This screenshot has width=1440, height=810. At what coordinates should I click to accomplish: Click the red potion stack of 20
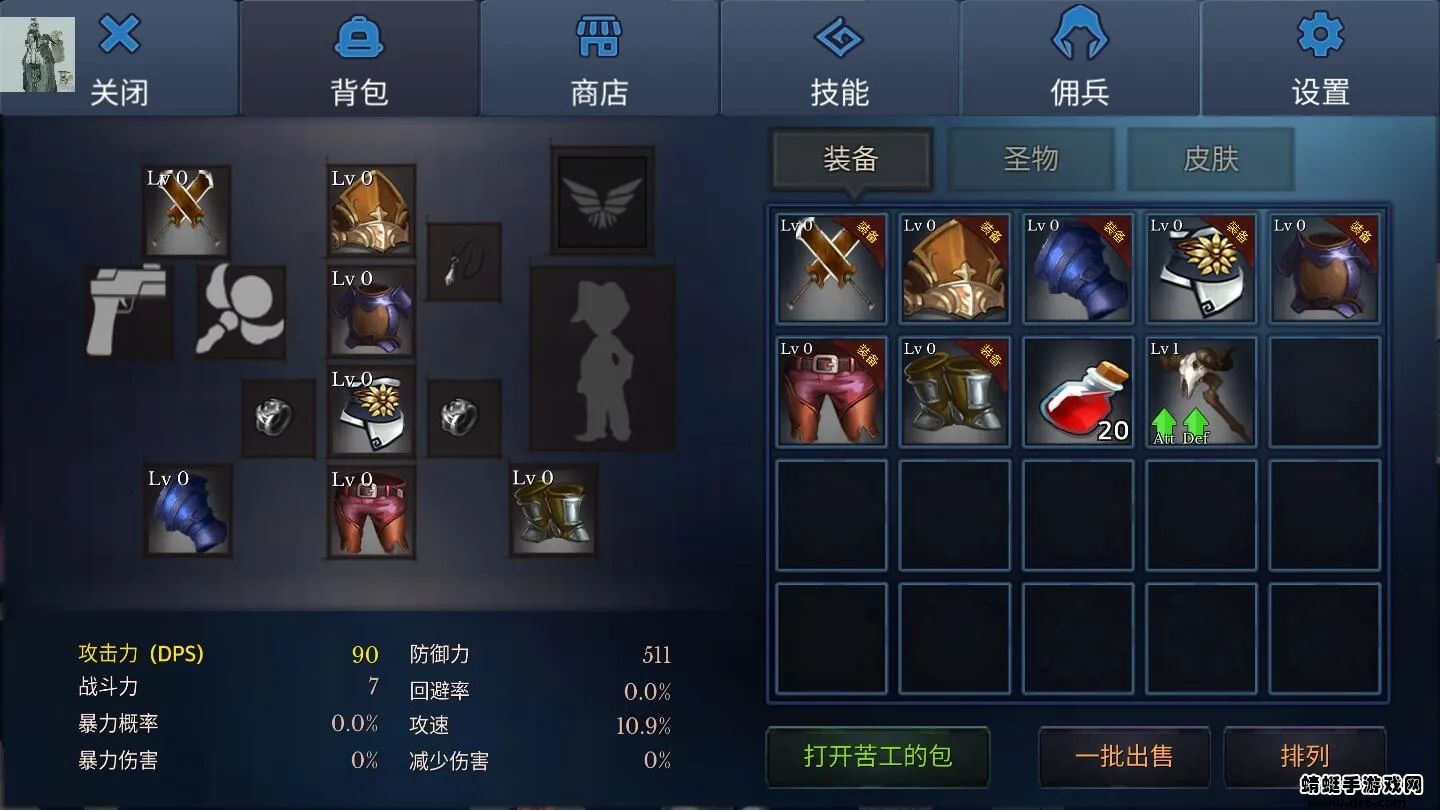click(x=1077, y=392)
